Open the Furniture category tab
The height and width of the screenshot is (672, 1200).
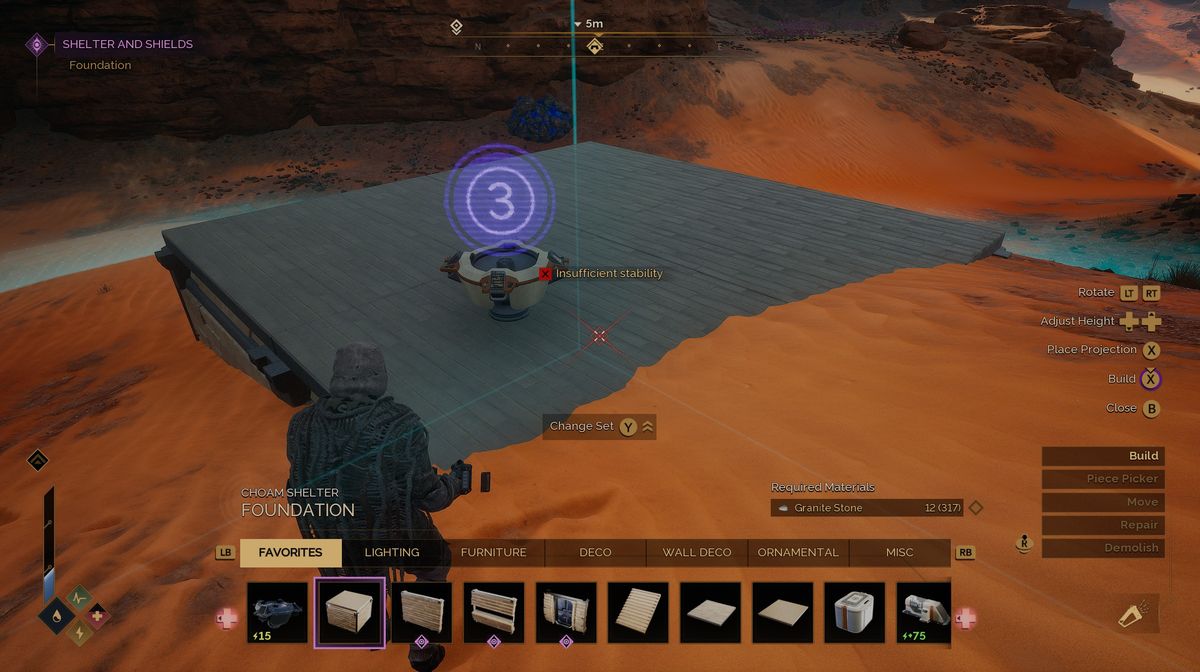[x=493, y=552]
